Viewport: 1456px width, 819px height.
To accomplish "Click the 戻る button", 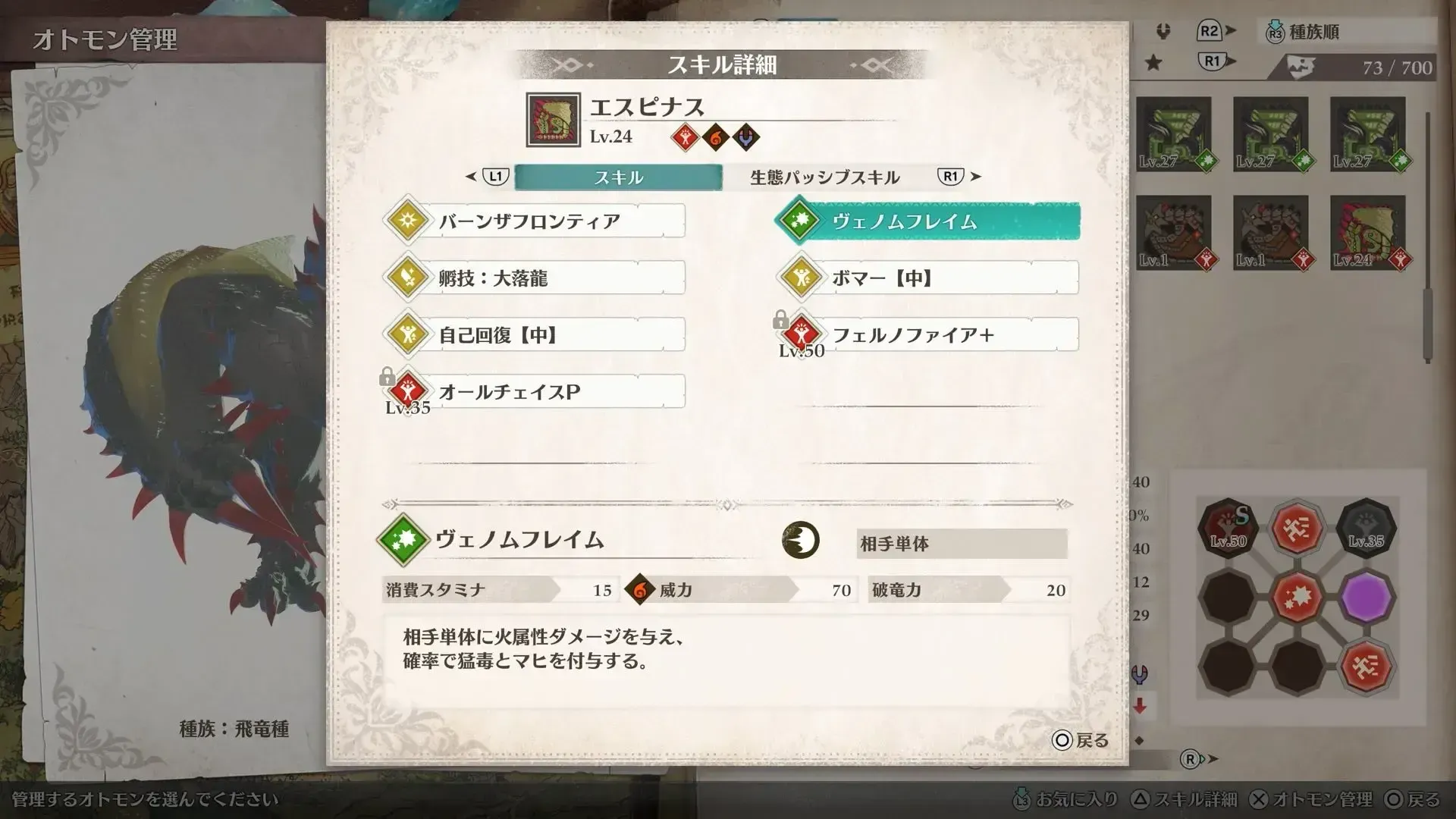I will [x=1077, y=741].
